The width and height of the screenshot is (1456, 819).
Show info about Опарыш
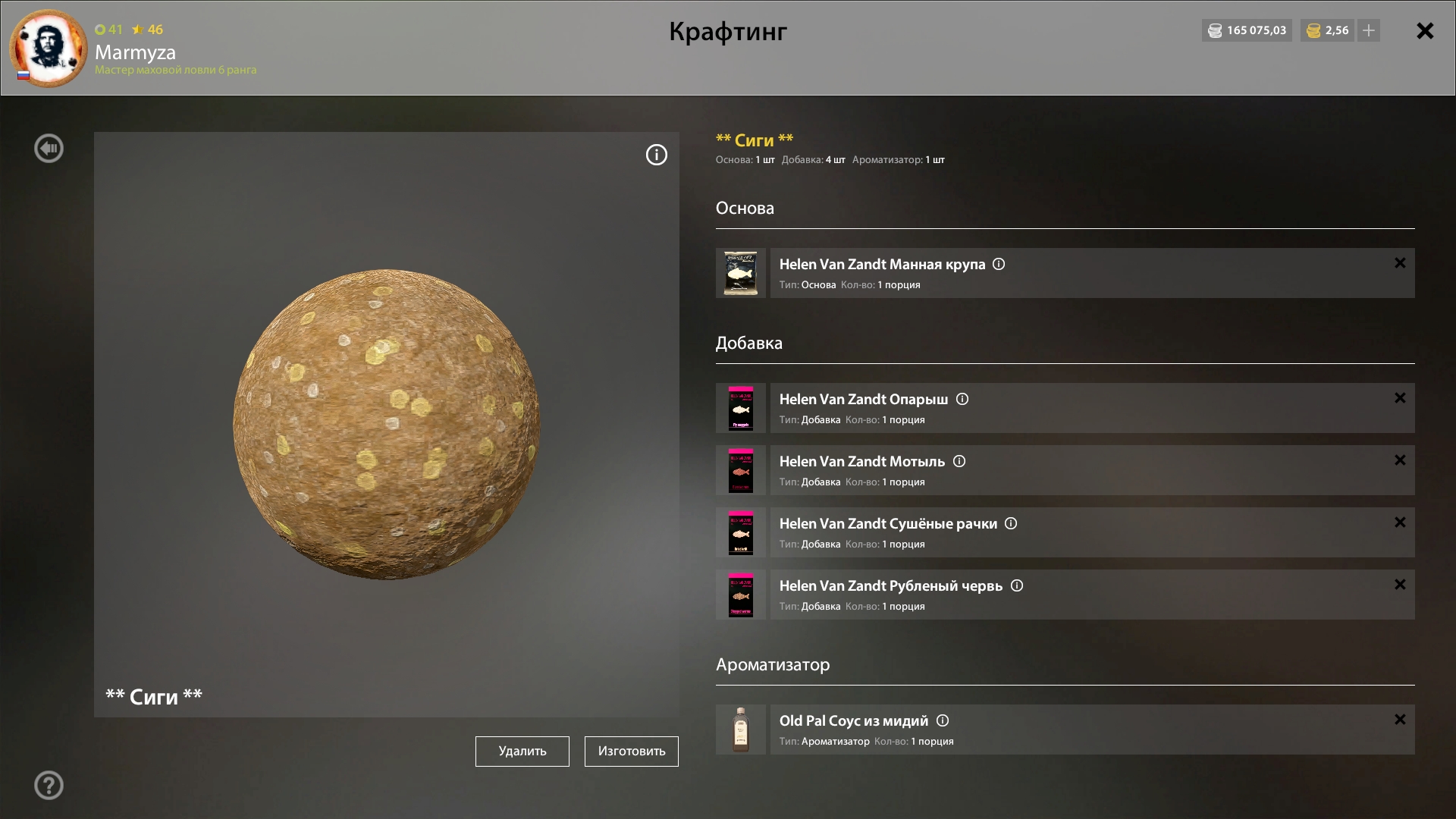(962, 399)
